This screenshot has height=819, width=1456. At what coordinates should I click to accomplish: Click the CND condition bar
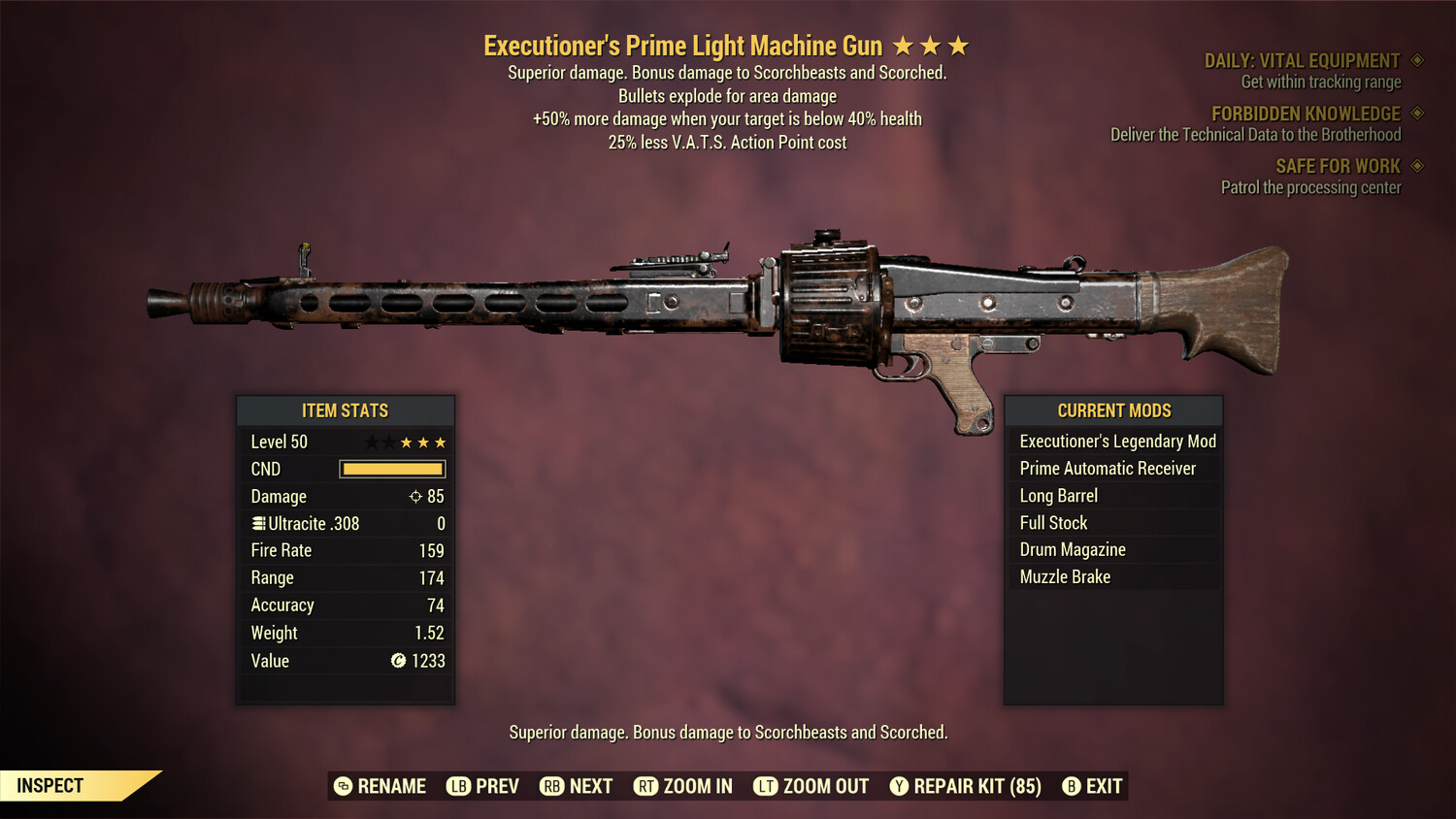pos(392,469)
